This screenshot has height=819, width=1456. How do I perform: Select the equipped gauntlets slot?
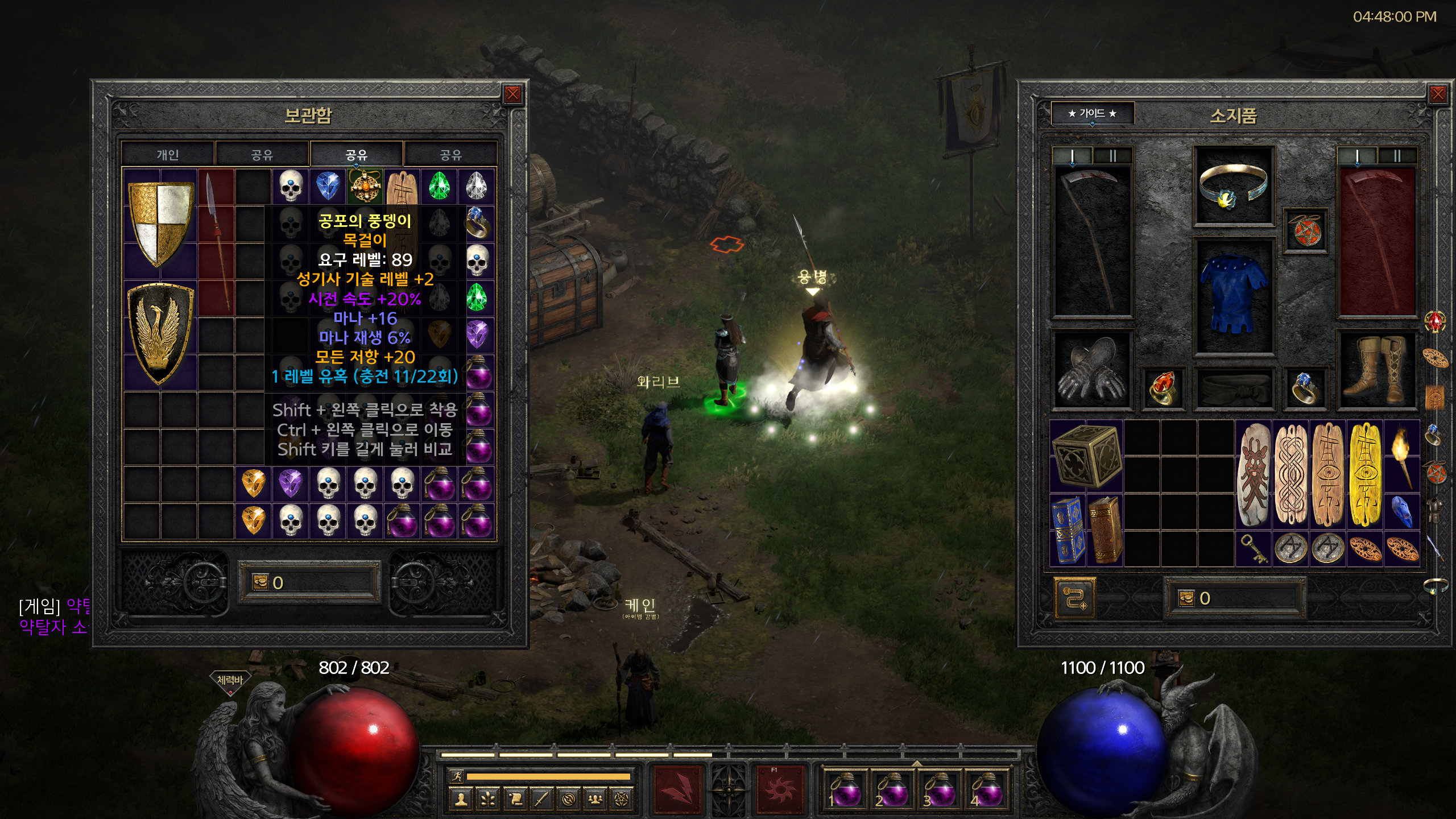pyautogui.click(x=1091, y=370)
